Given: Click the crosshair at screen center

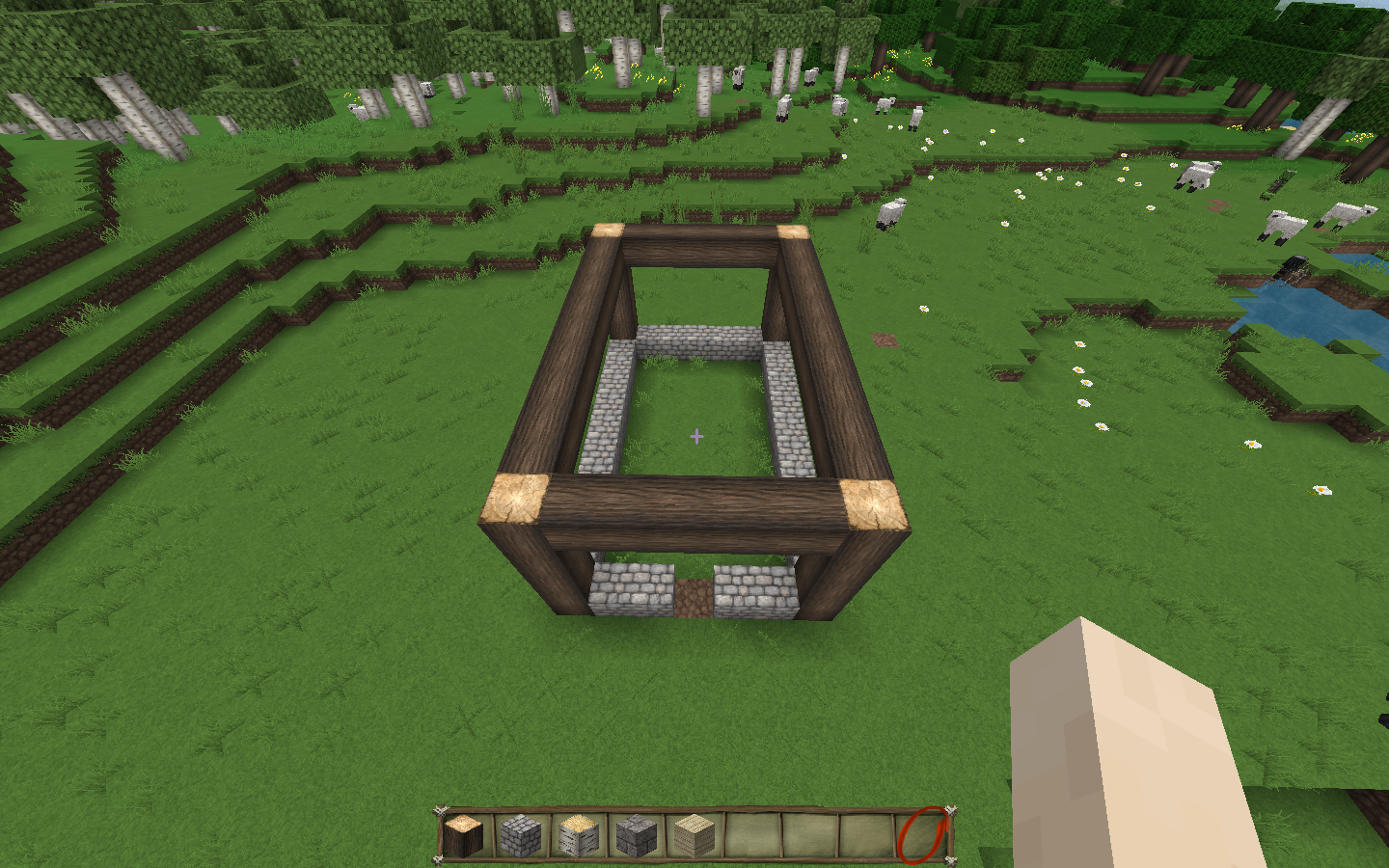Looking at the screenshot, I should [694, 436].
